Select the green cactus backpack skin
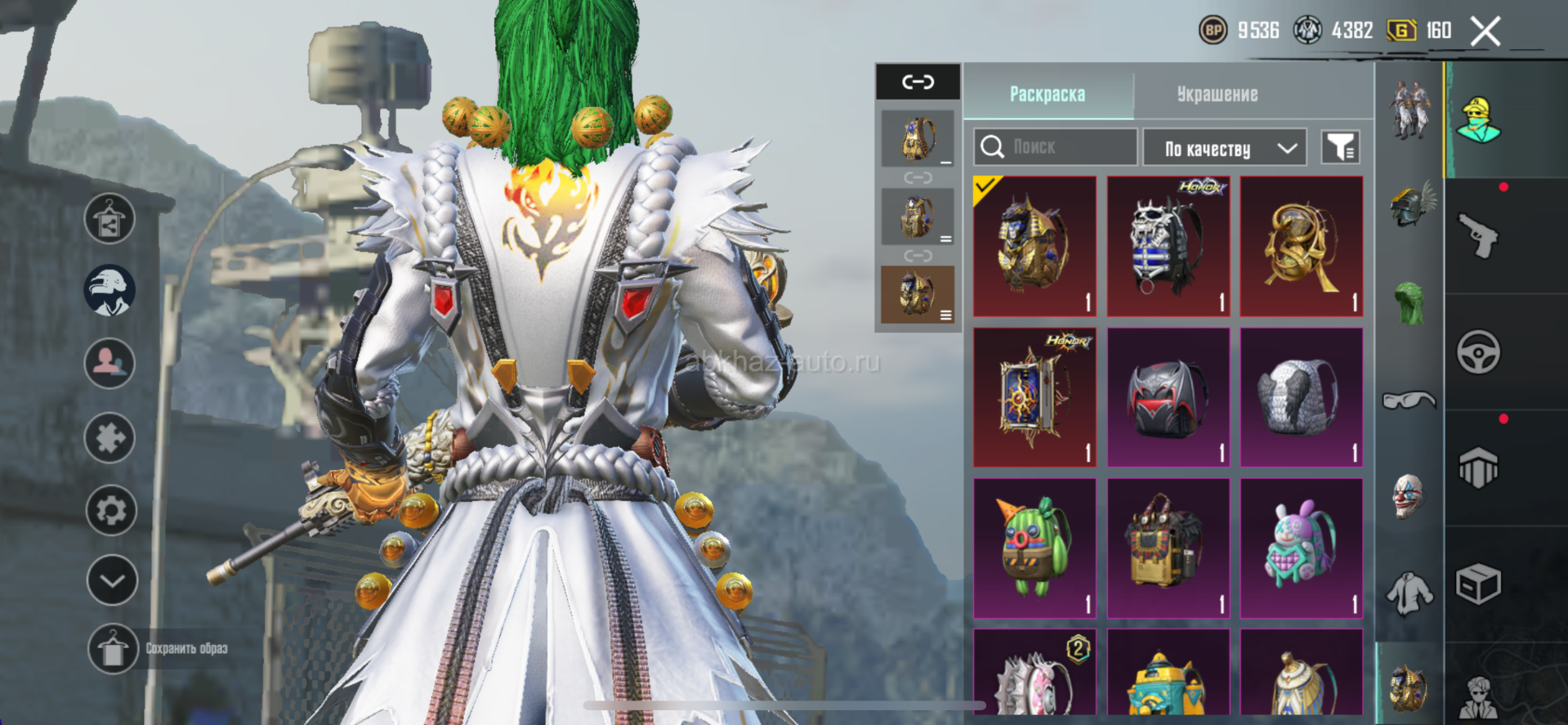The image size is (1568, 725). click(x=1034, y=548)
